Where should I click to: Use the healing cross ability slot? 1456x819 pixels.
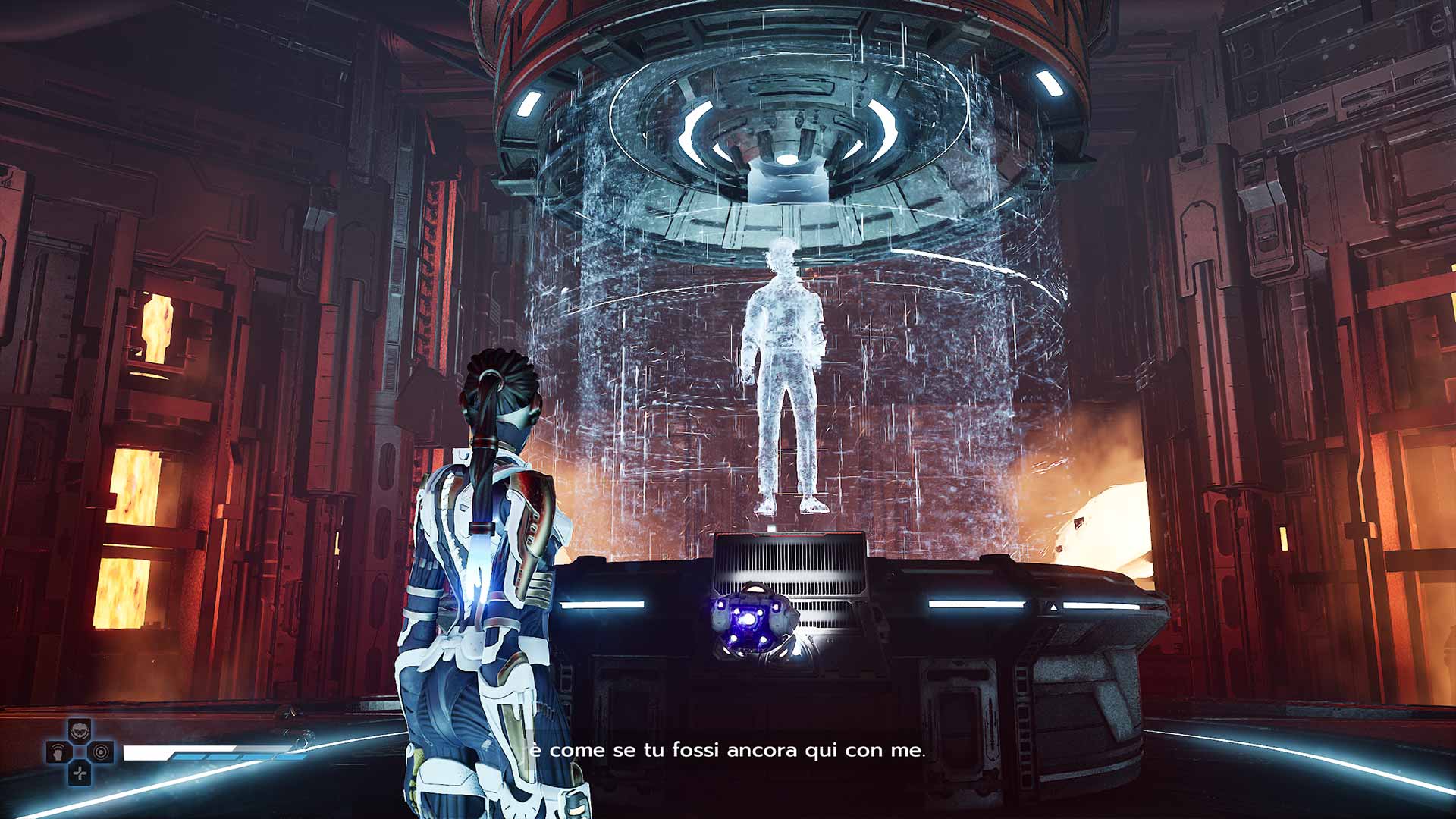tap(80, 773)
